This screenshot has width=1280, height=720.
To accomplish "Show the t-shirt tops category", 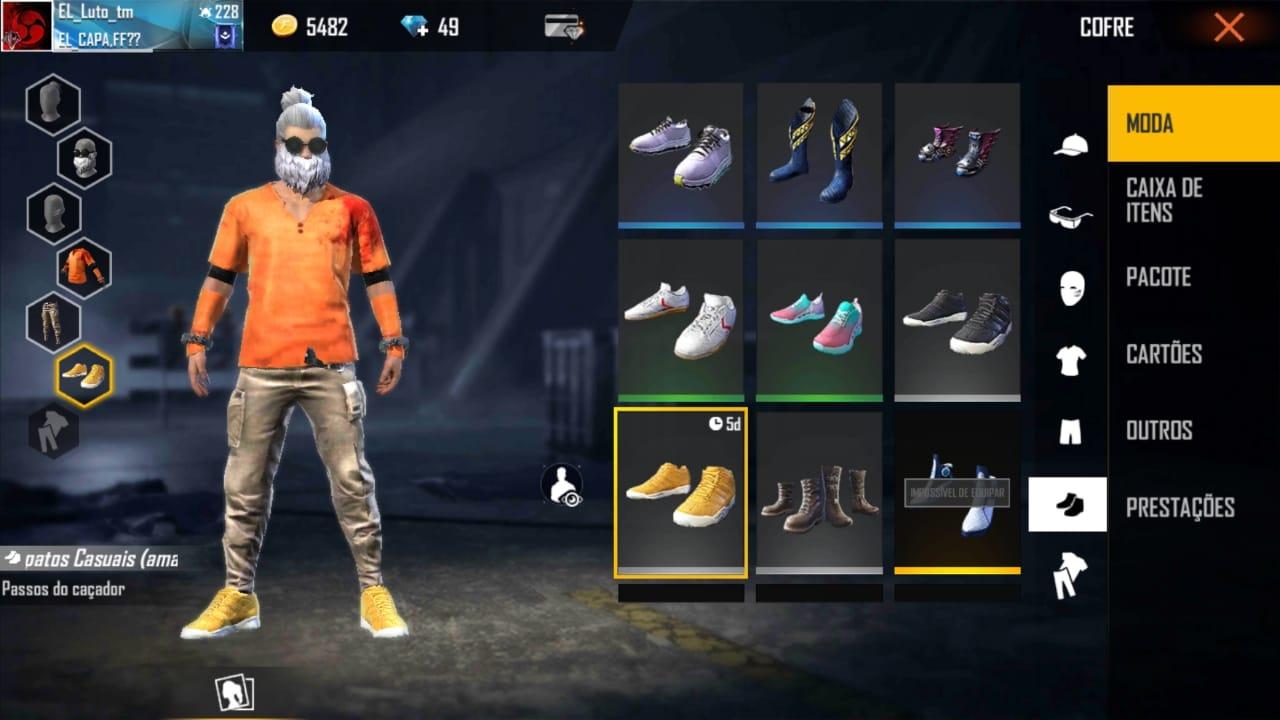I will pyautogui.click(x=1070, y=359).
